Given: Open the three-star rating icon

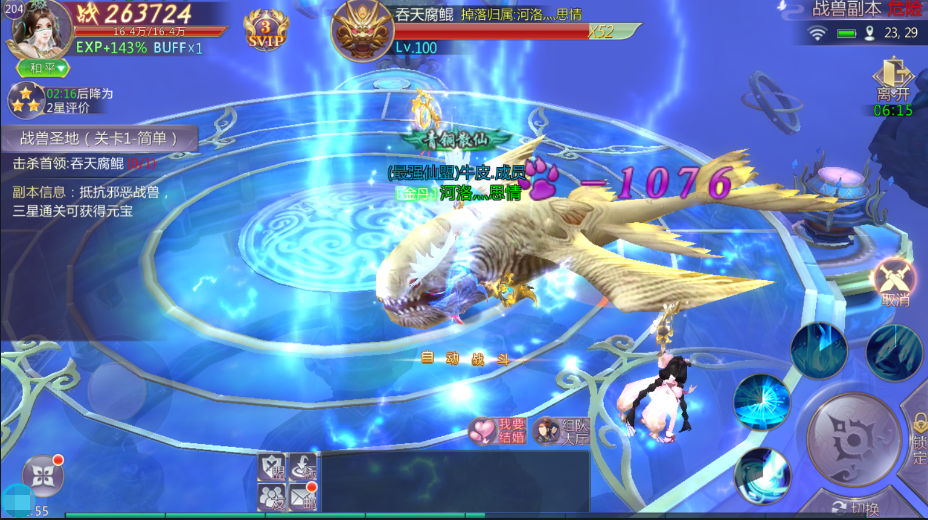Looking at the screenshot, I should pos(24,100).
